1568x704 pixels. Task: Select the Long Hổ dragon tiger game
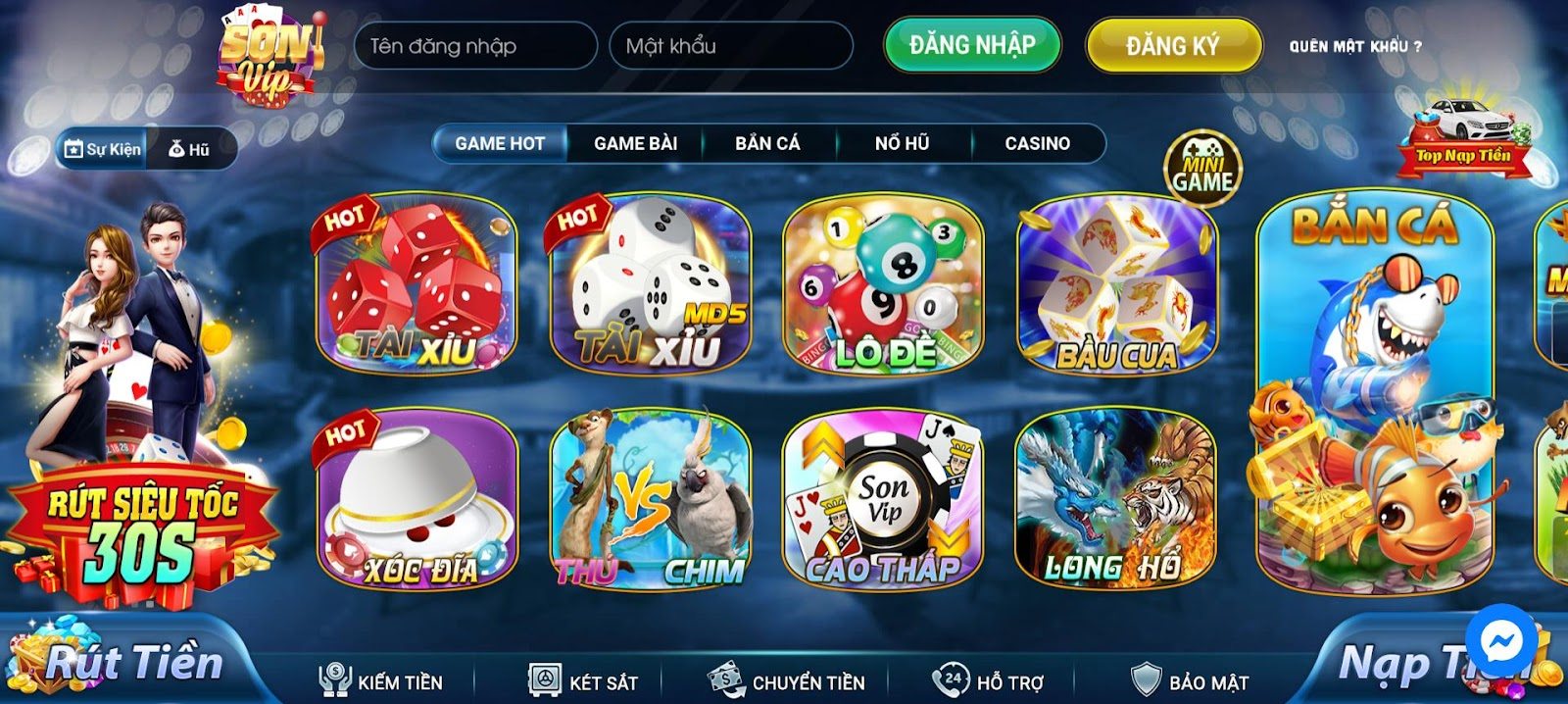click(1114, 499)
